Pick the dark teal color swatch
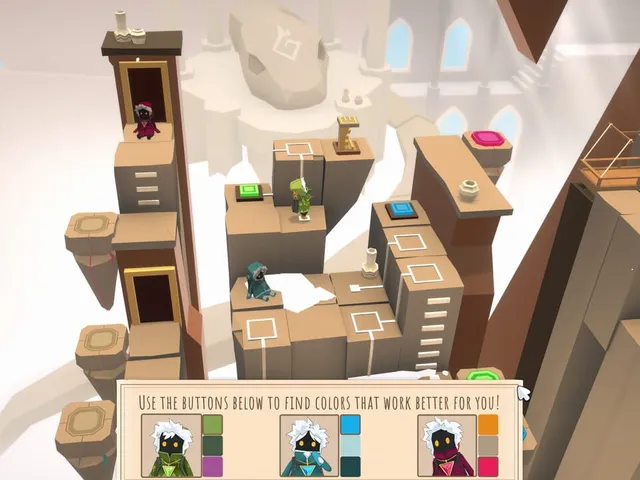 point(350,466)
